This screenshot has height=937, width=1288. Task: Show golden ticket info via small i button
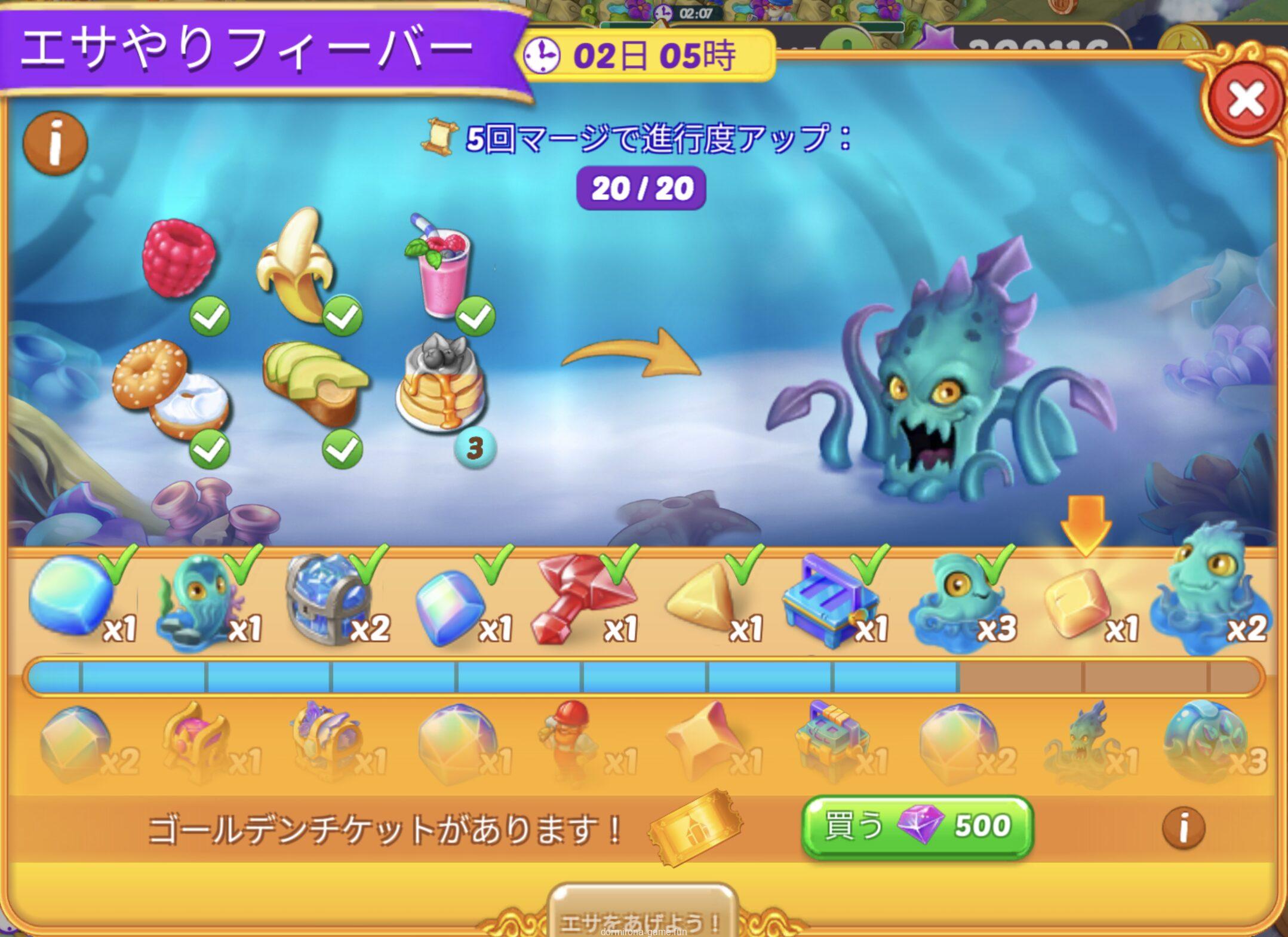point(1183,828)
